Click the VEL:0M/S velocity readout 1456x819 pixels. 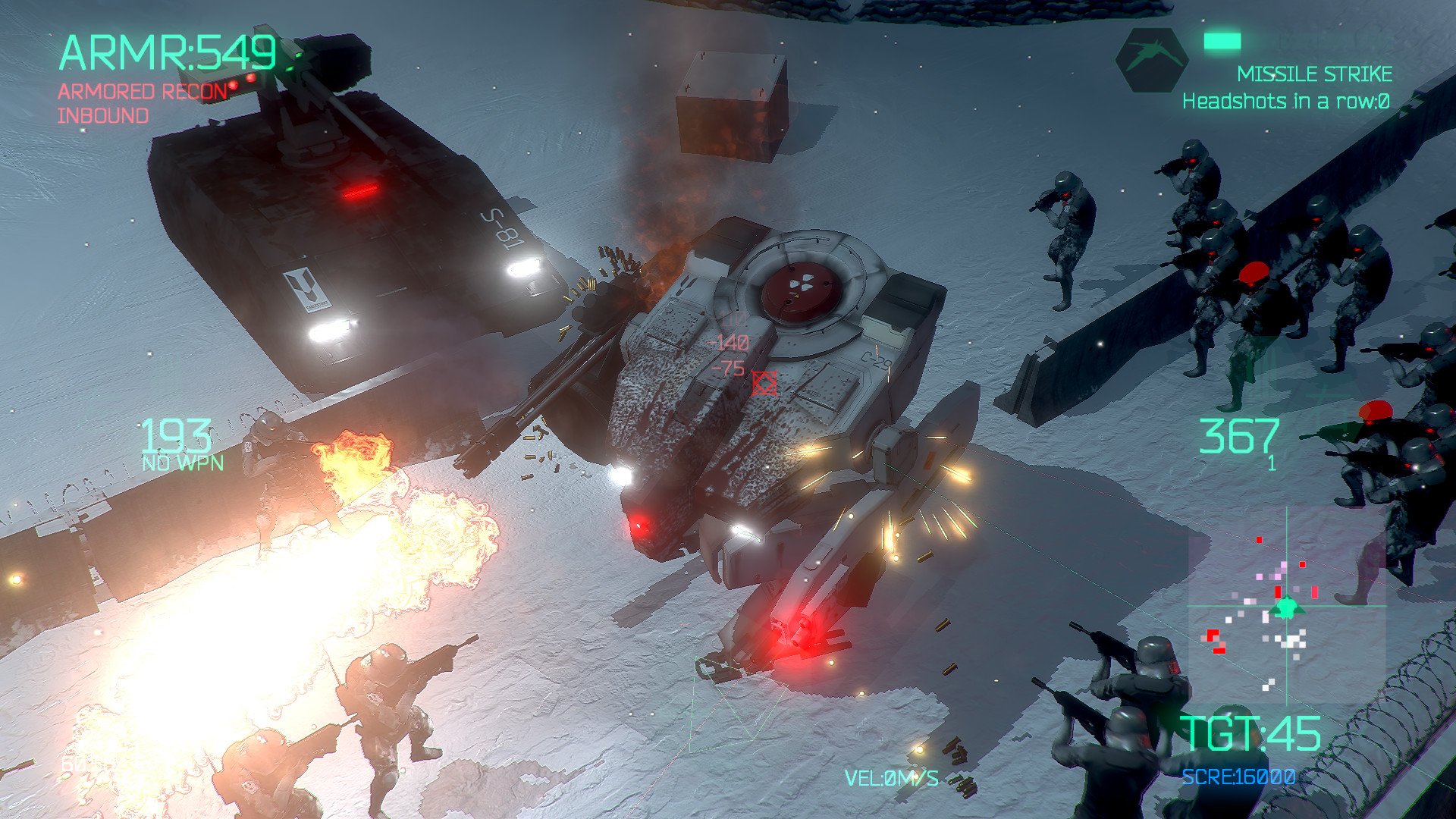[892, 777]
